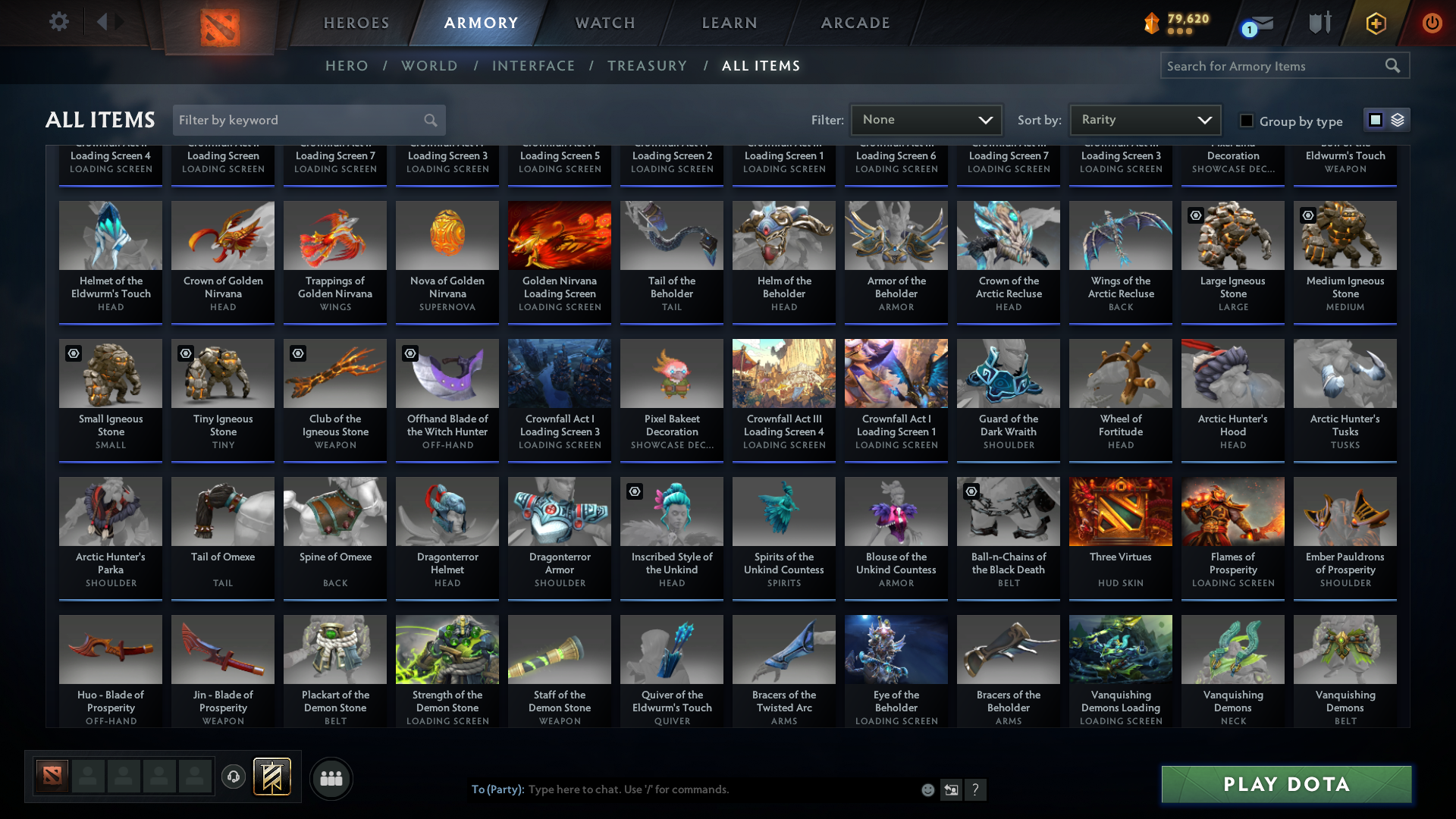Open Dota Plus via the gold hexagon icon
The image size is (1456, 819).
point(1375,23)
